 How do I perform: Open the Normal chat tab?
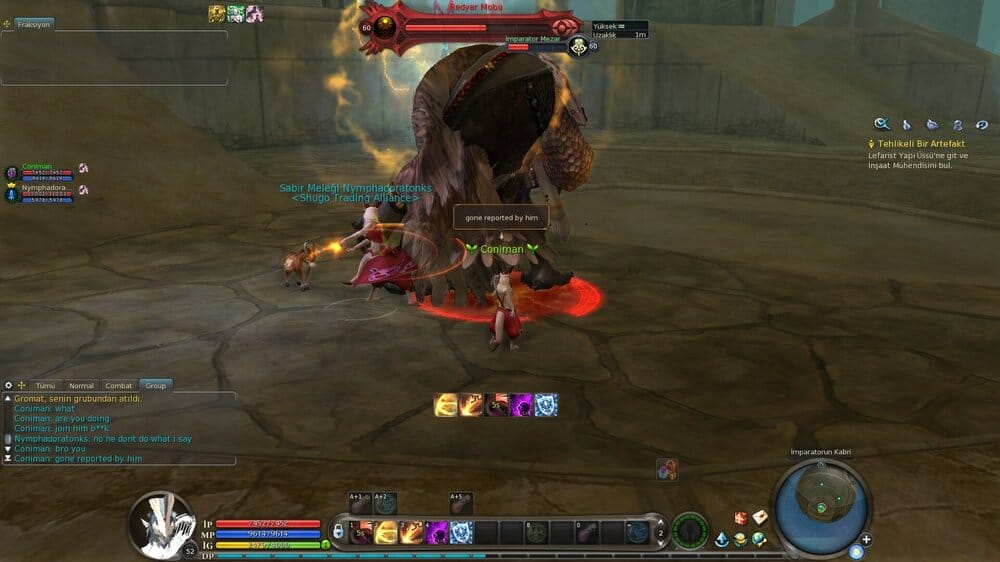pos(81,385)
